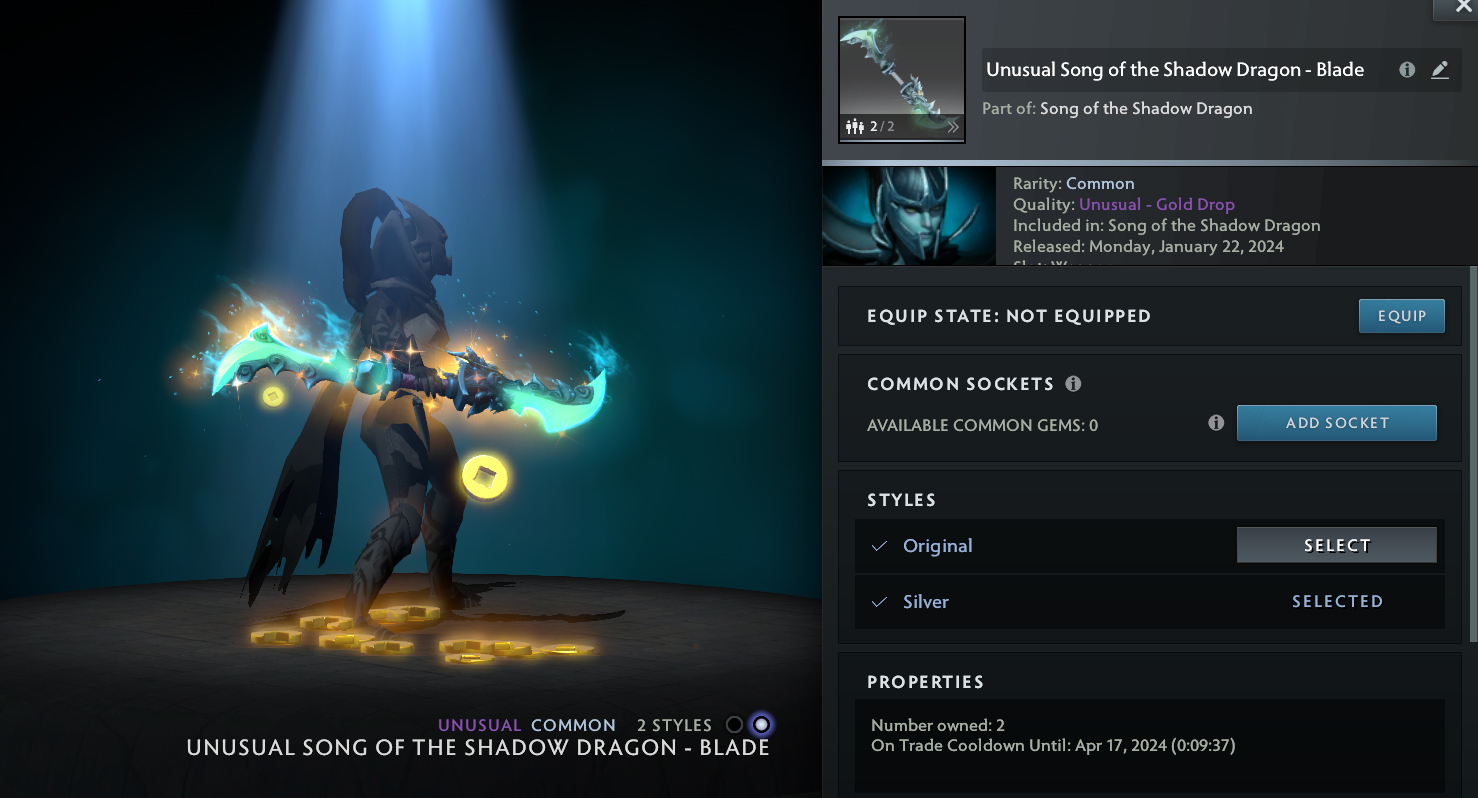1478x798 pixels.
Task: Choose the first style dot under preview
Action: coord(734,725)
